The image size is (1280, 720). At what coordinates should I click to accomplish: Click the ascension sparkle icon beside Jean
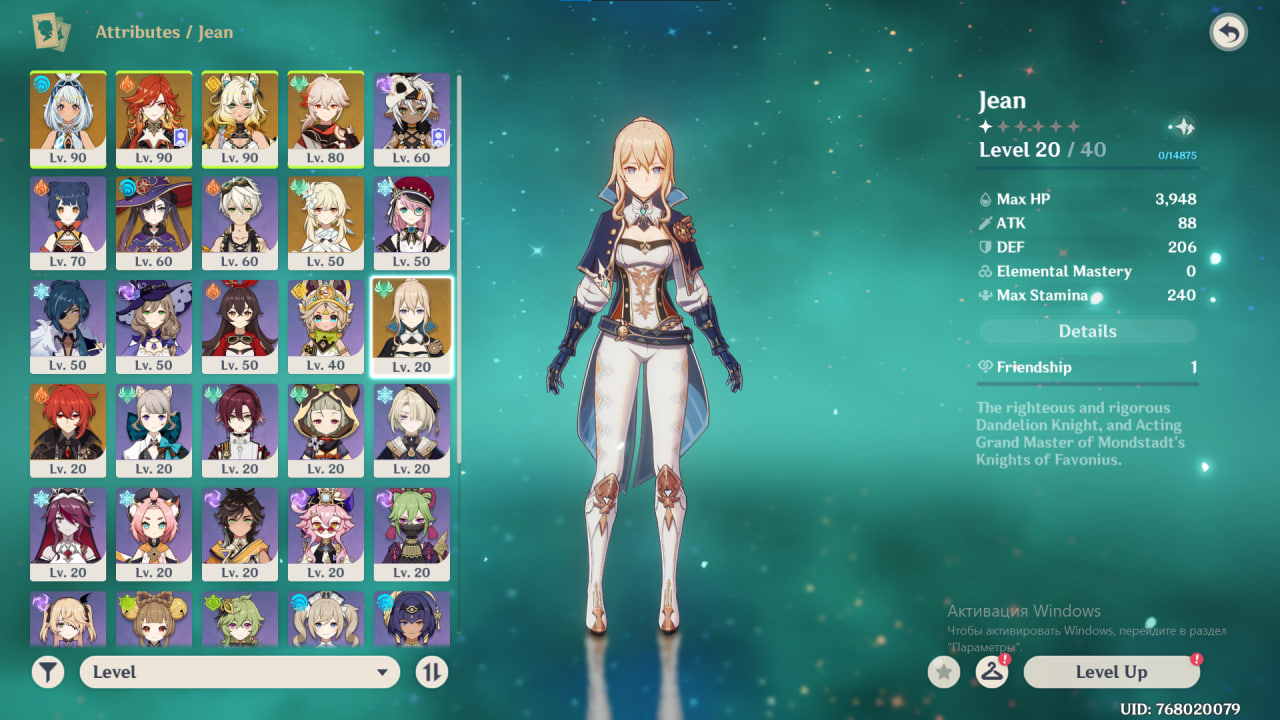coord(1182,127)
